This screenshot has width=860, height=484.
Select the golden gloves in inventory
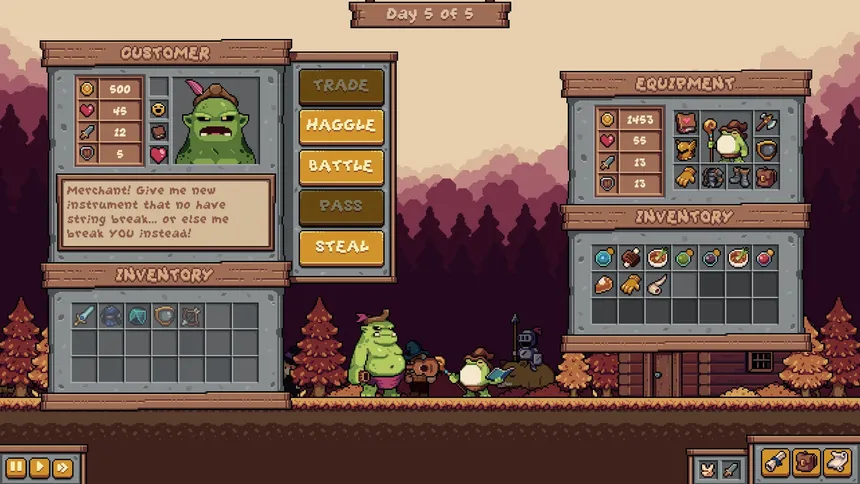click(631, 284)
